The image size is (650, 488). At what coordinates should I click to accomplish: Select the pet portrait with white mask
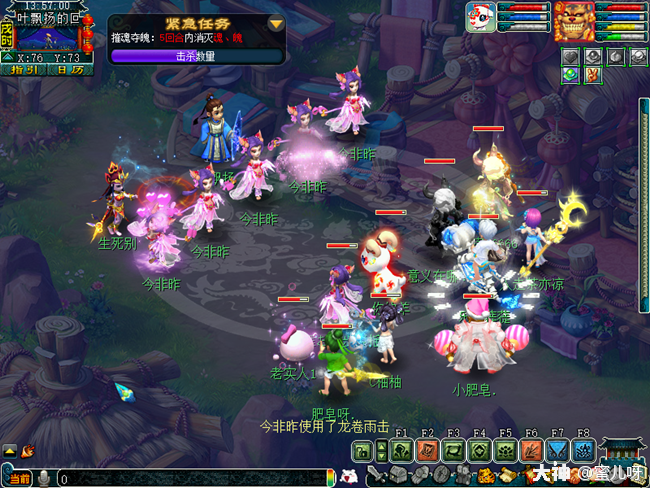click(480, 19)
